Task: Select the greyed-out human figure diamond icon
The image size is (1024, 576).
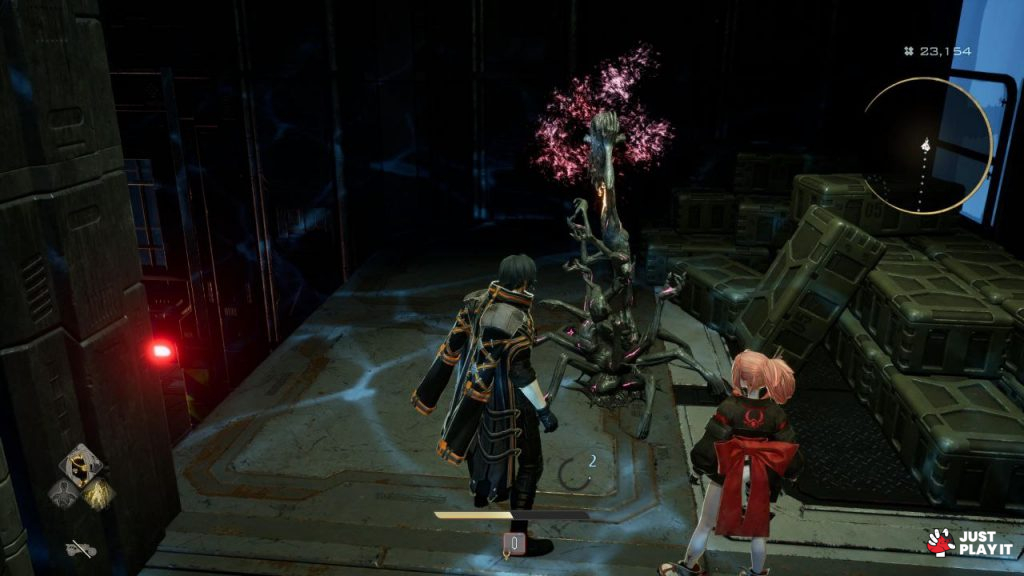Action: pyautogui.click(x=63, y=492)
